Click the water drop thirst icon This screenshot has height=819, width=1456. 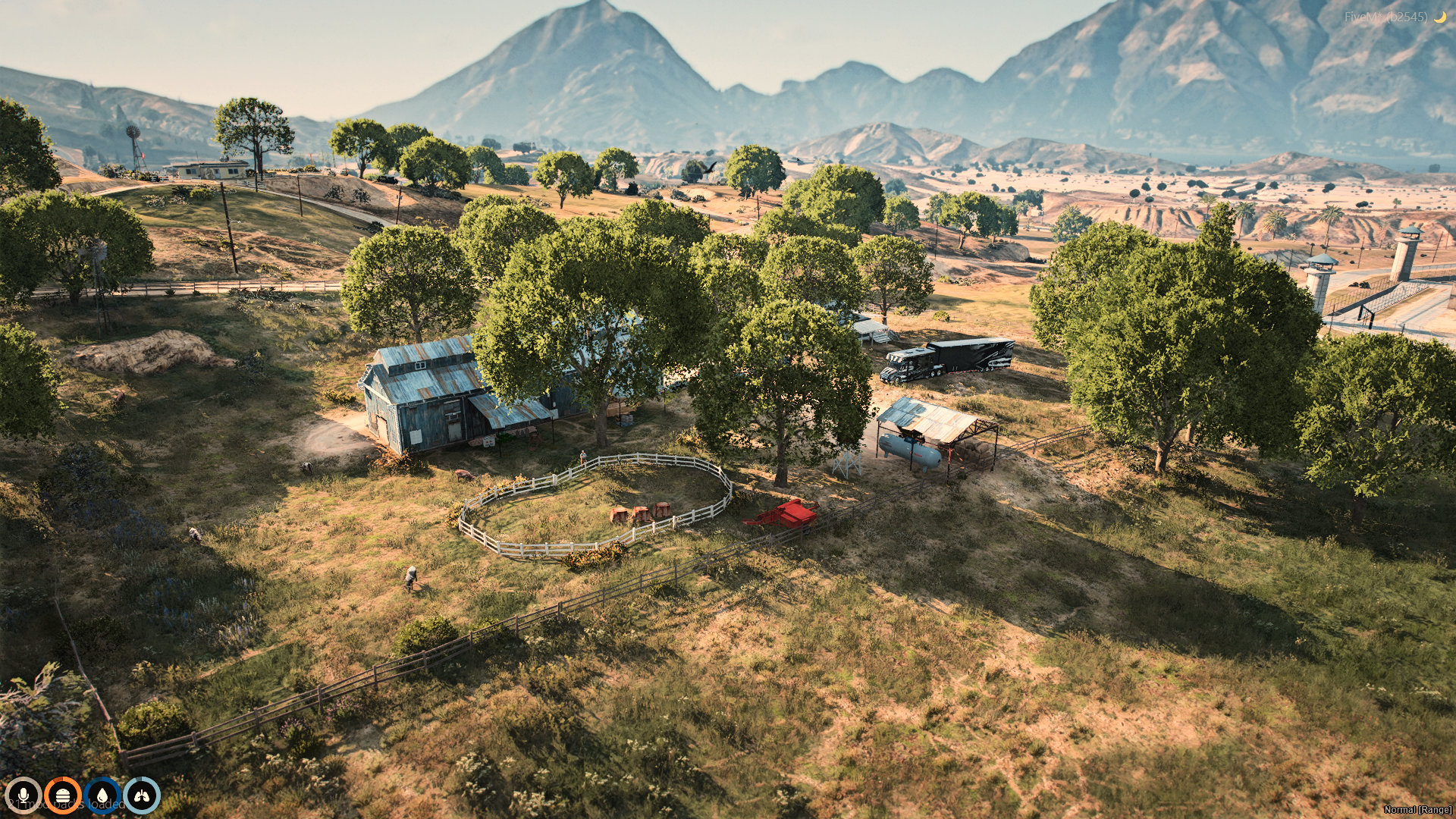point(102,795)
